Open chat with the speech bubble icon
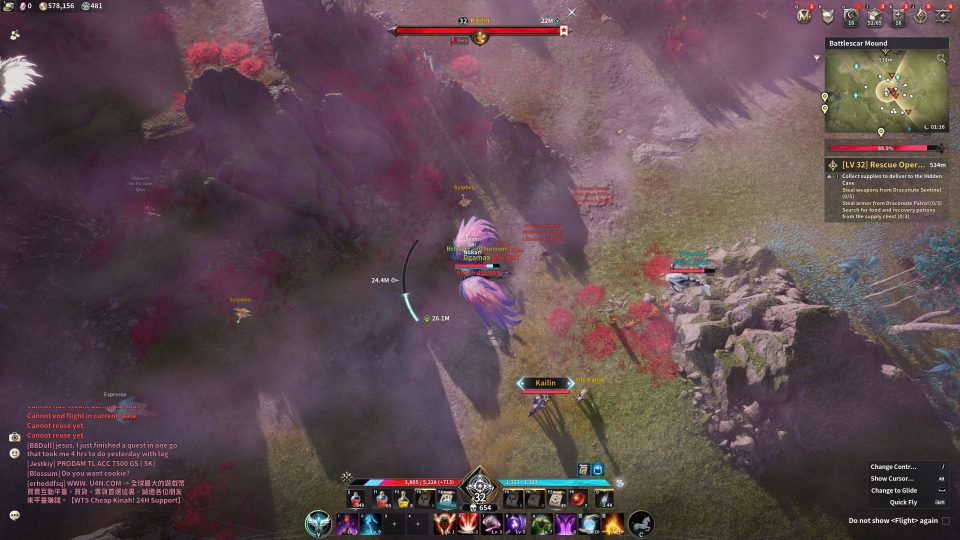The height and width of the screenshot is (540, 960). 15,515
